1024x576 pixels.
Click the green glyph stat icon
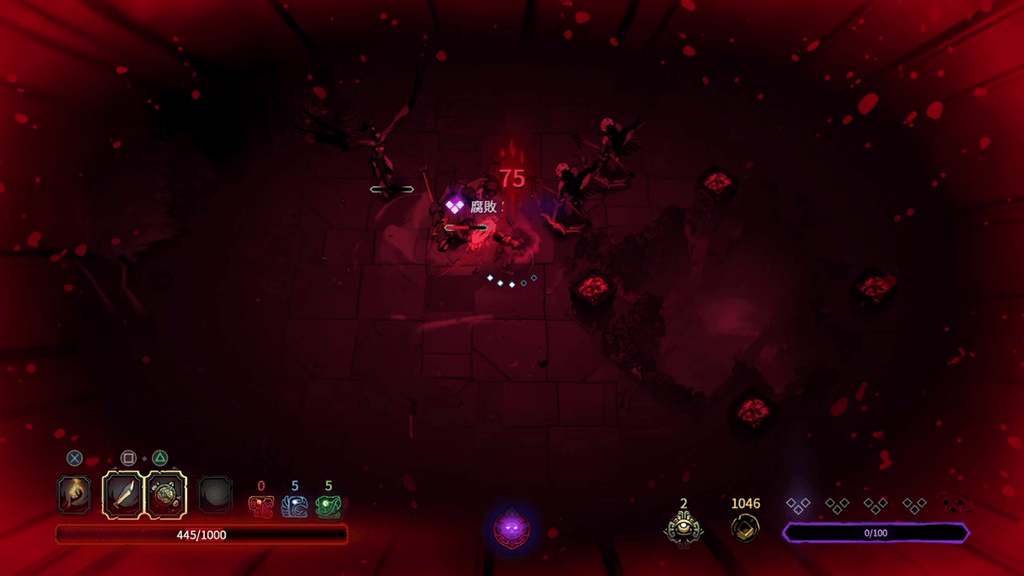[328, 506]
